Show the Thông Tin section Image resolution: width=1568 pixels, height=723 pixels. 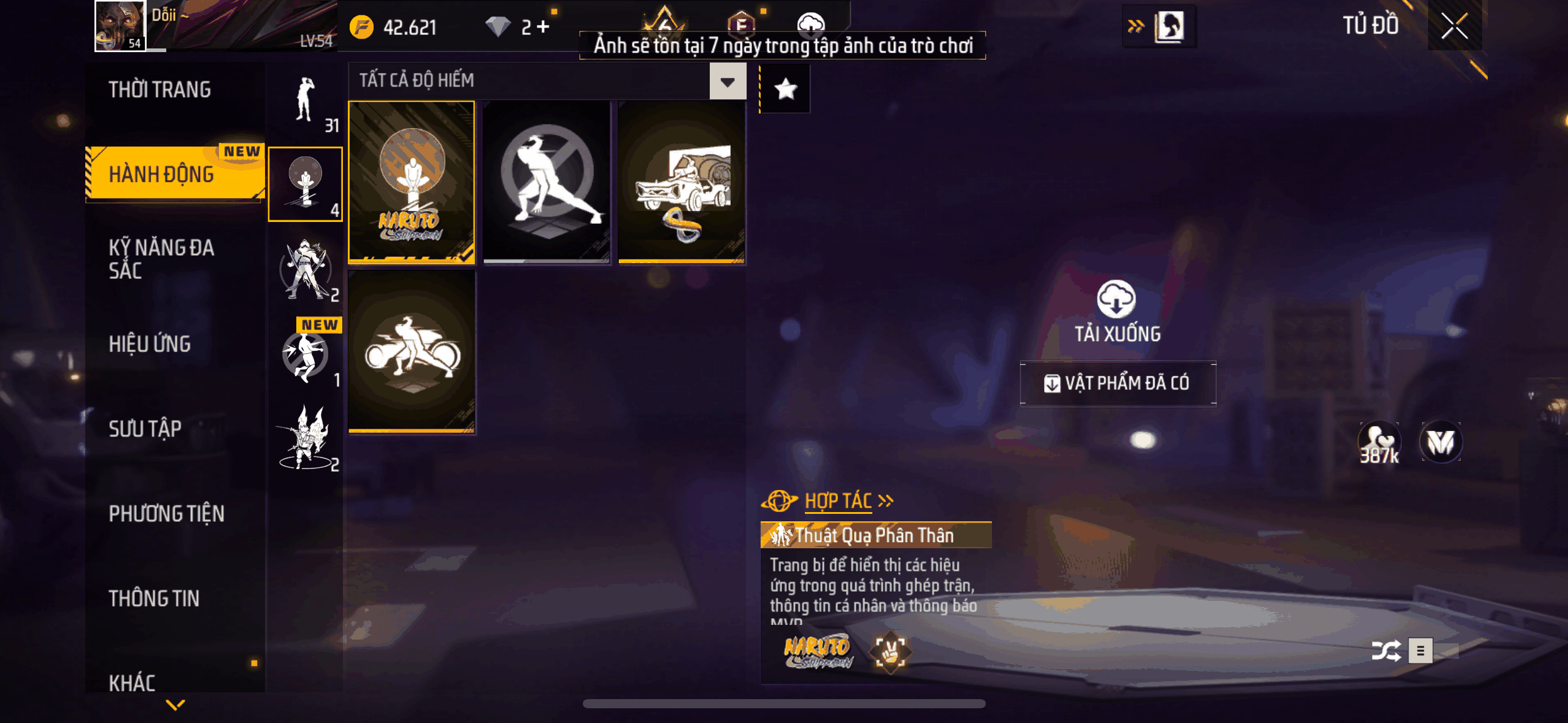[x=154, y=598]
